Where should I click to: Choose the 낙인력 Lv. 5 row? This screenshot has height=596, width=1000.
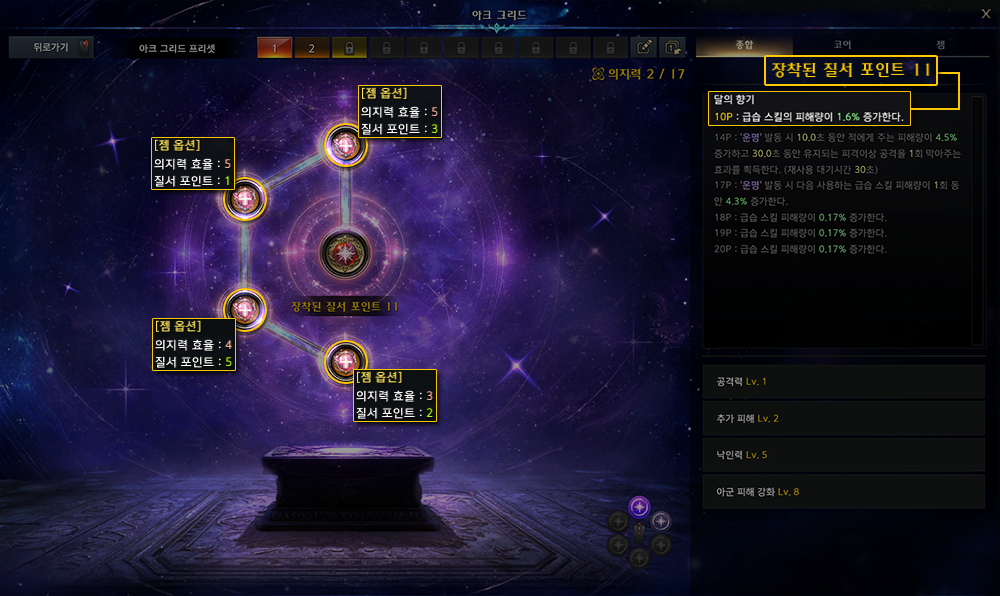843,455
